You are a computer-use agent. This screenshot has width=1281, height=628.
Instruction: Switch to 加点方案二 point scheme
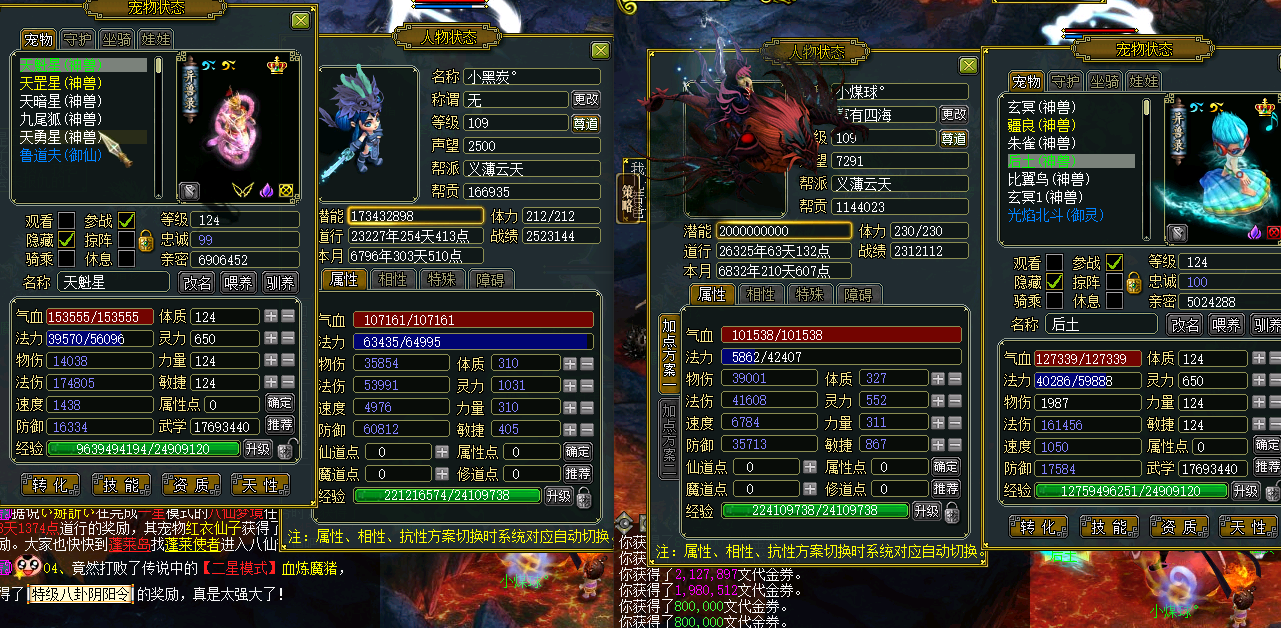point(668,440)
